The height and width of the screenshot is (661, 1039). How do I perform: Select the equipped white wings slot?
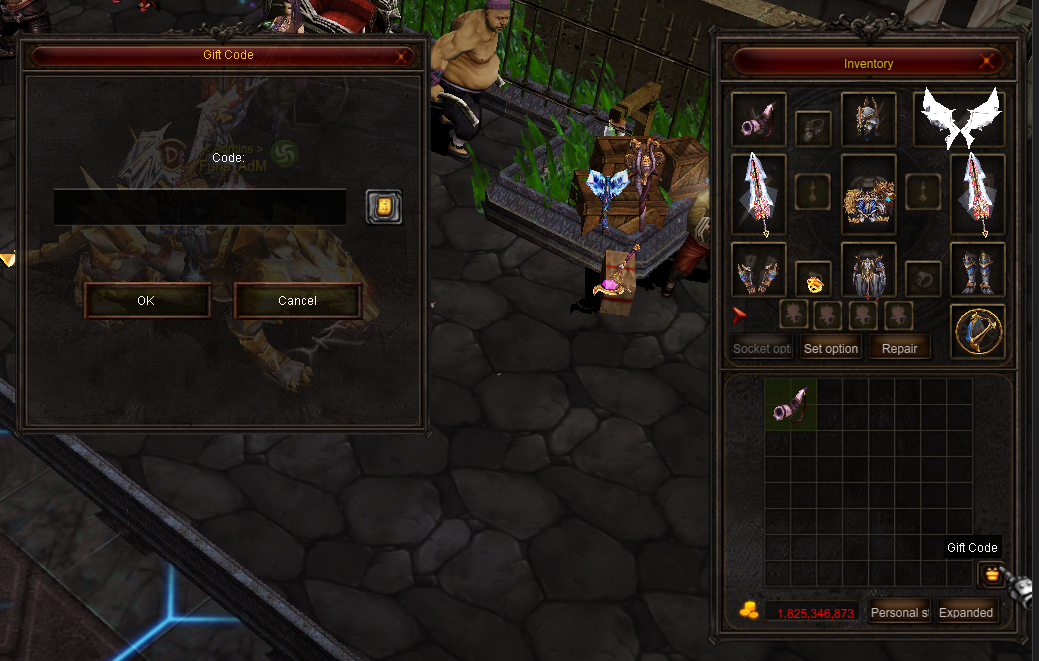point(959,119)
